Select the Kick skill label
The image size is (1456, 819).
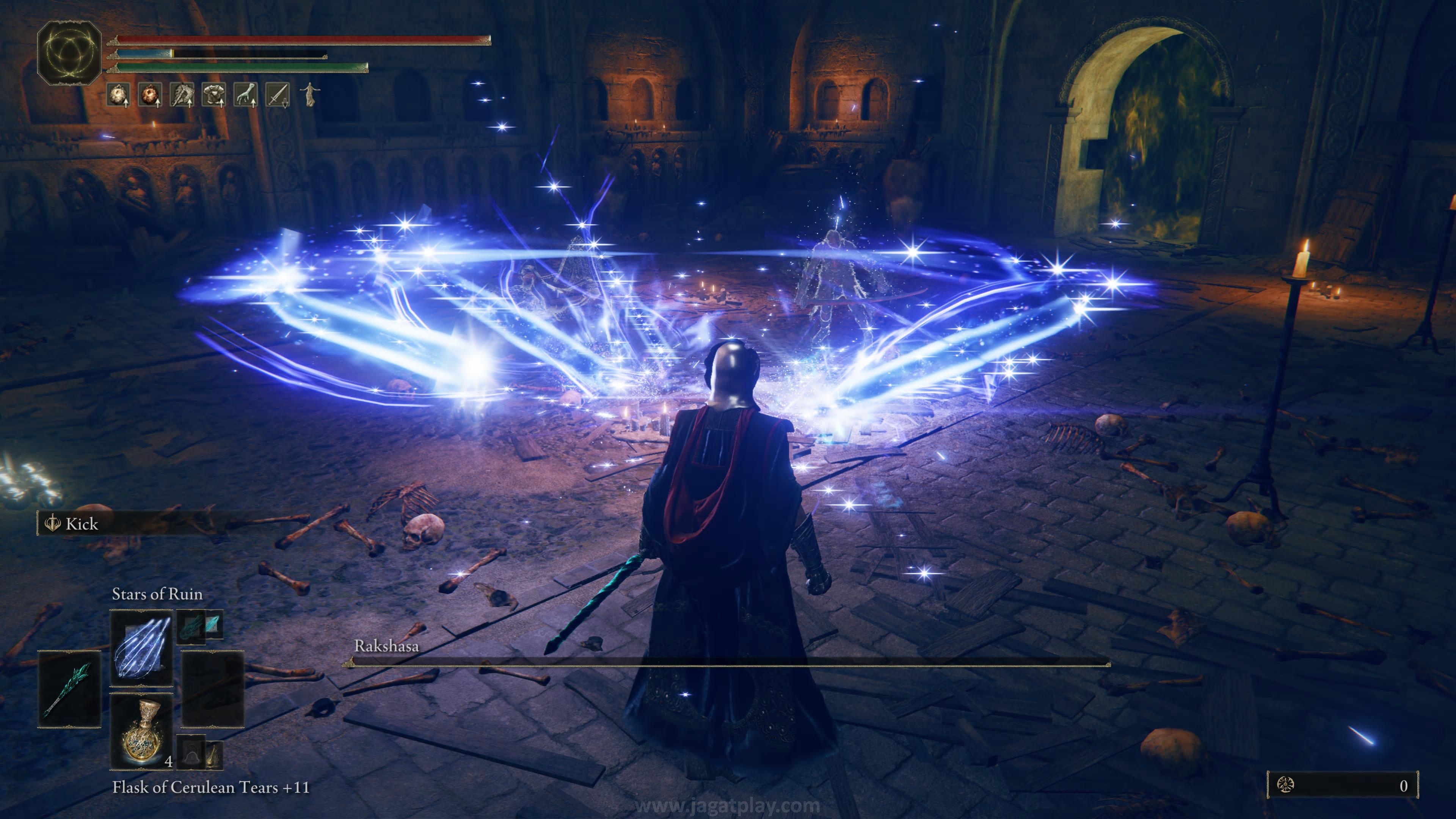click(x=82, y=524)
